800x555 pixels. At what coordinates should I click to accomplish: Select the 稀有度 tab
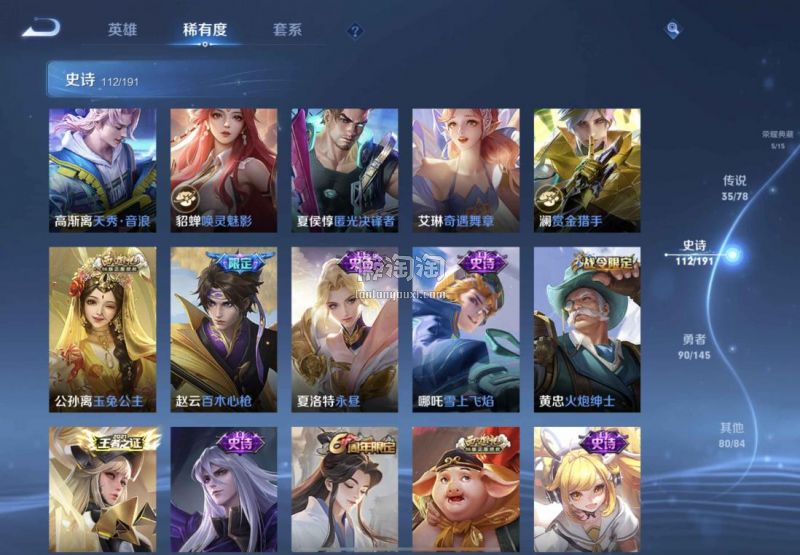tap(205, 30)
